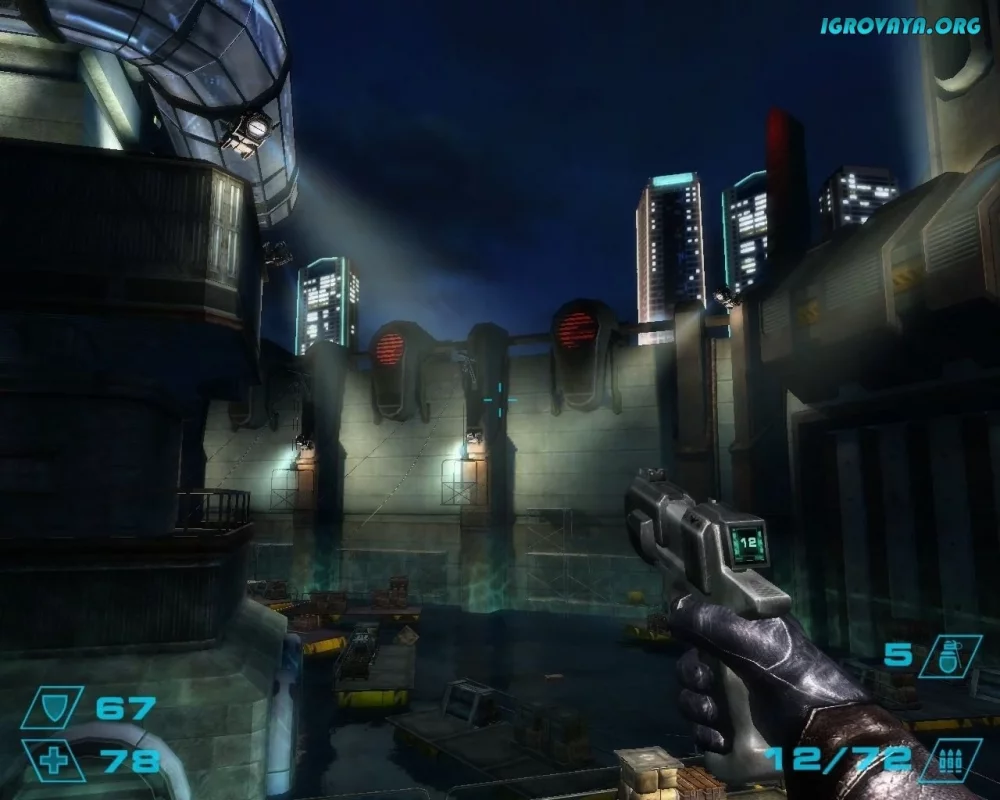Click the armor shield icon
The height and width of the screenshot is (800, 1000).
pyautogui.click(x=65, y=708)
